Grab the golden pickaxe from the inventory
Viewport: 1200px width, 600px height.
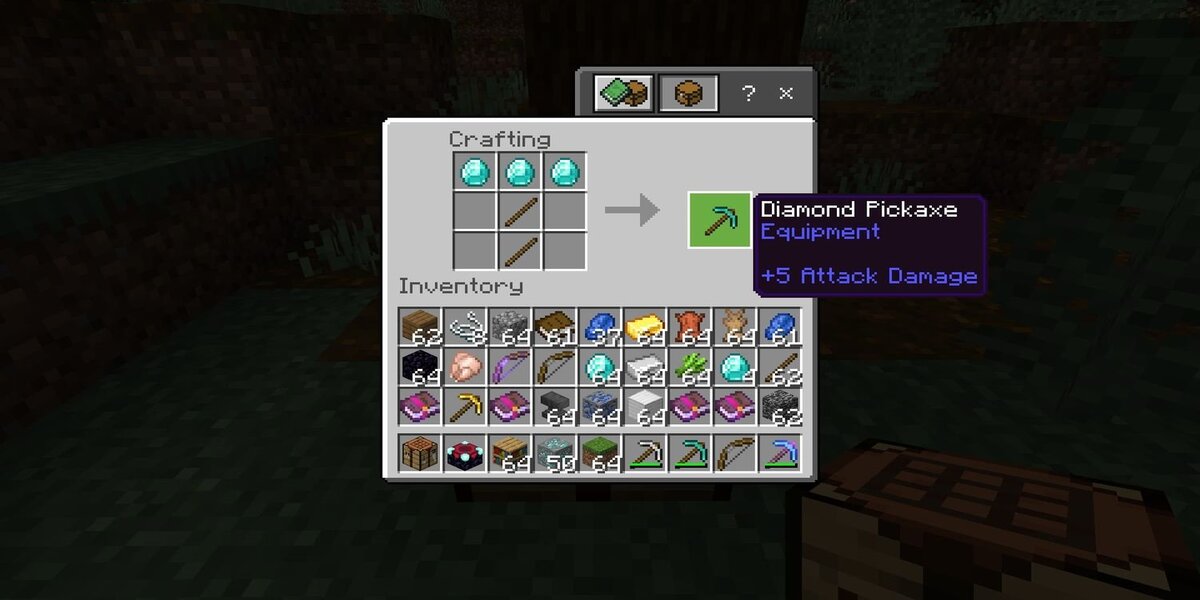point(465,408)
